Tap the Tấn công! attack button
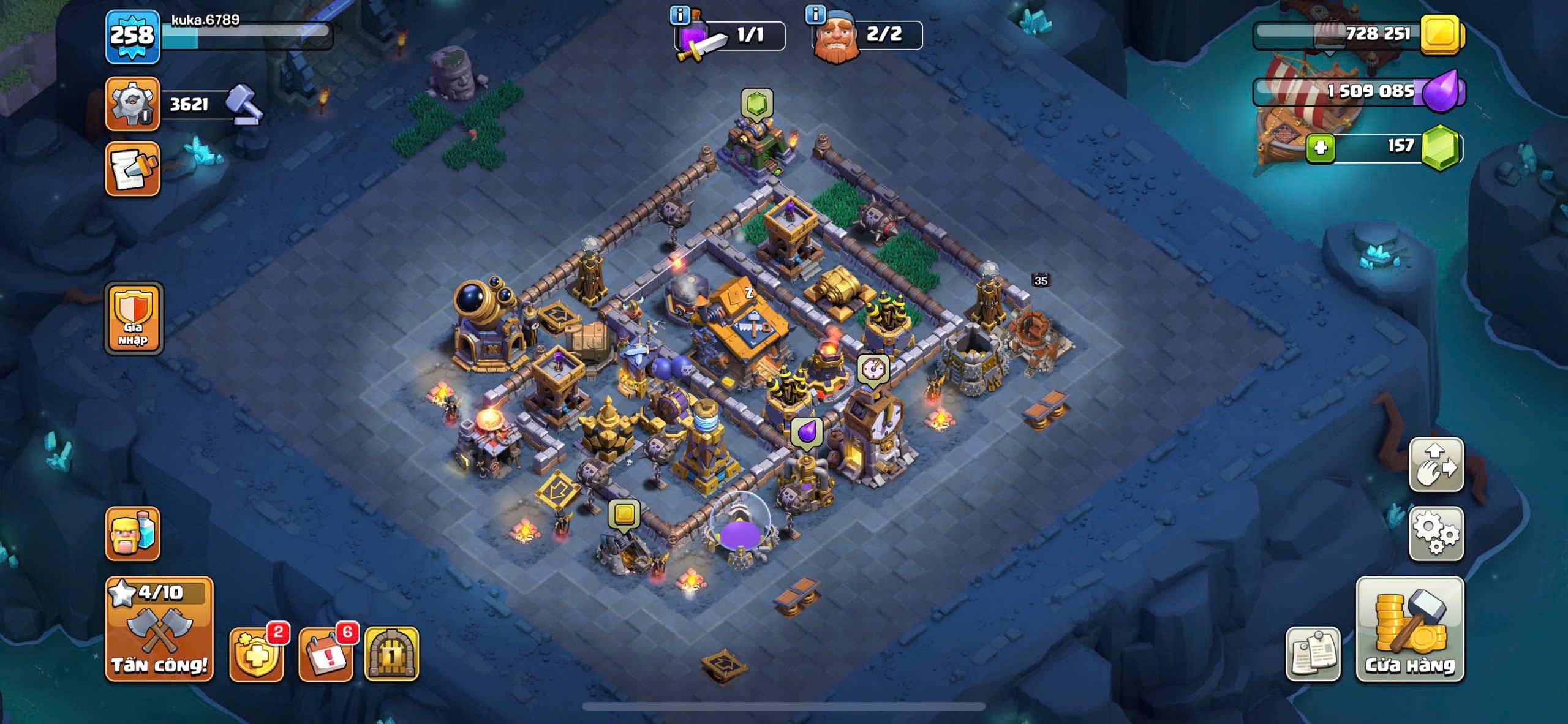The width and height of the screenshot is (1568, 724). click(159, 629)
